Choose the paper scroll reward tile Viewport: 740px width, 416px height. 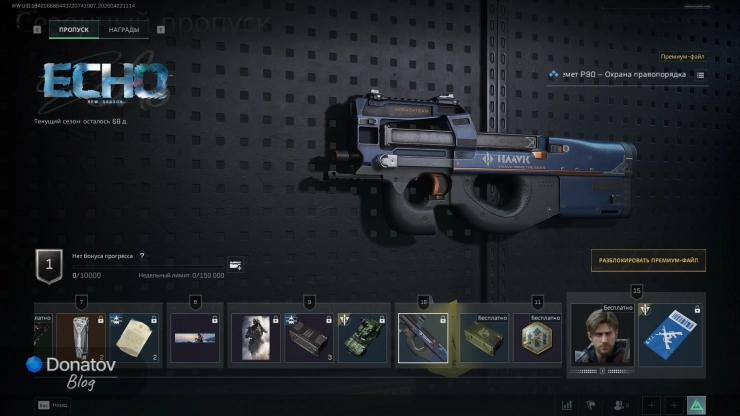click(135, 338)
